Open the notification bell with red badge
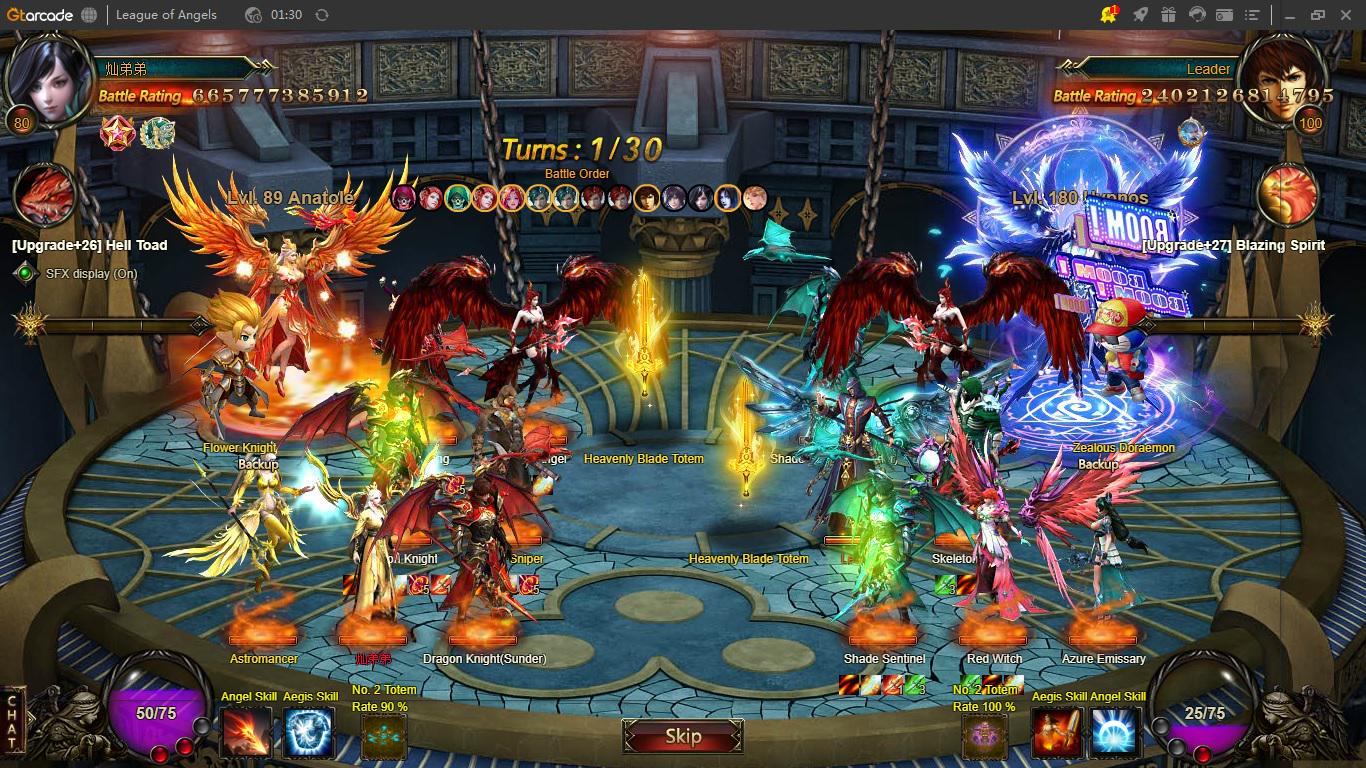Viewport: 1366px width, 768px height. 1109,15
